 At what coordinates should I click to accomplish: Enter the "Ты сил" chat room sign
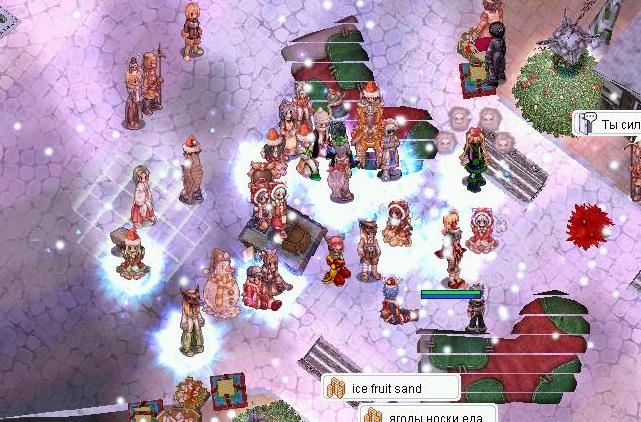tap(610, 125)
